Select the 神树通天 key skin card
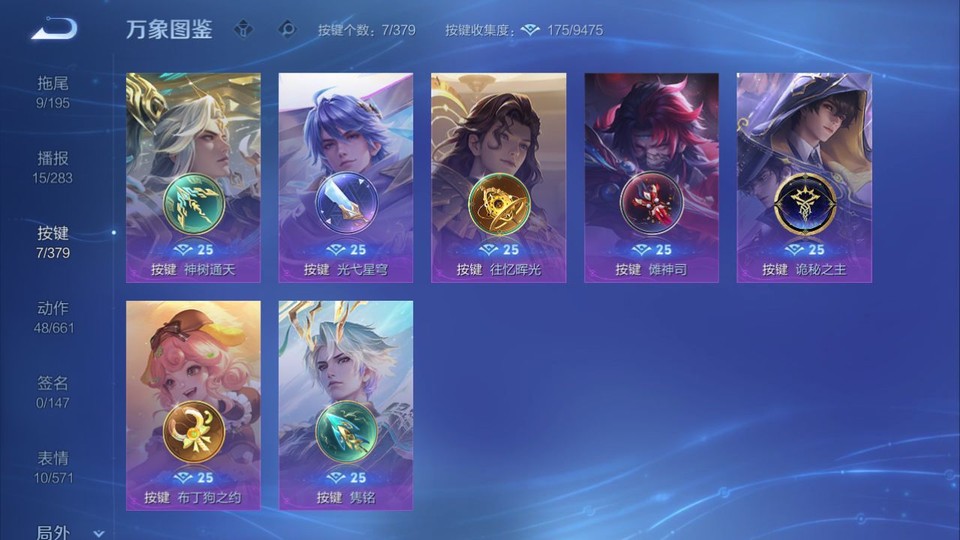Viewport: 960px width, 540px height. coord(193,177)
